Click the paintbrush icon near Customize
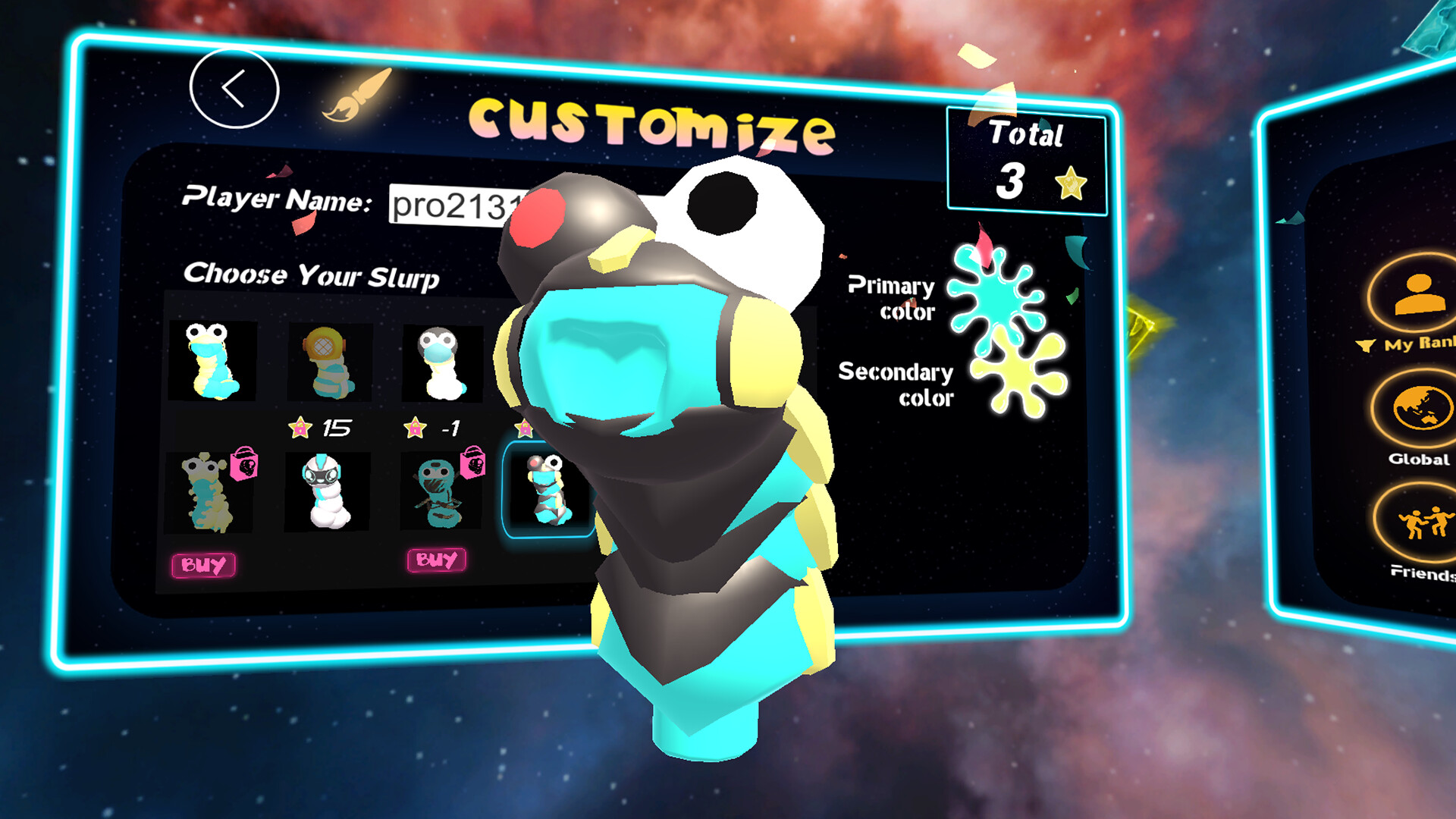The image size is (1456, 819). [358, 95]
